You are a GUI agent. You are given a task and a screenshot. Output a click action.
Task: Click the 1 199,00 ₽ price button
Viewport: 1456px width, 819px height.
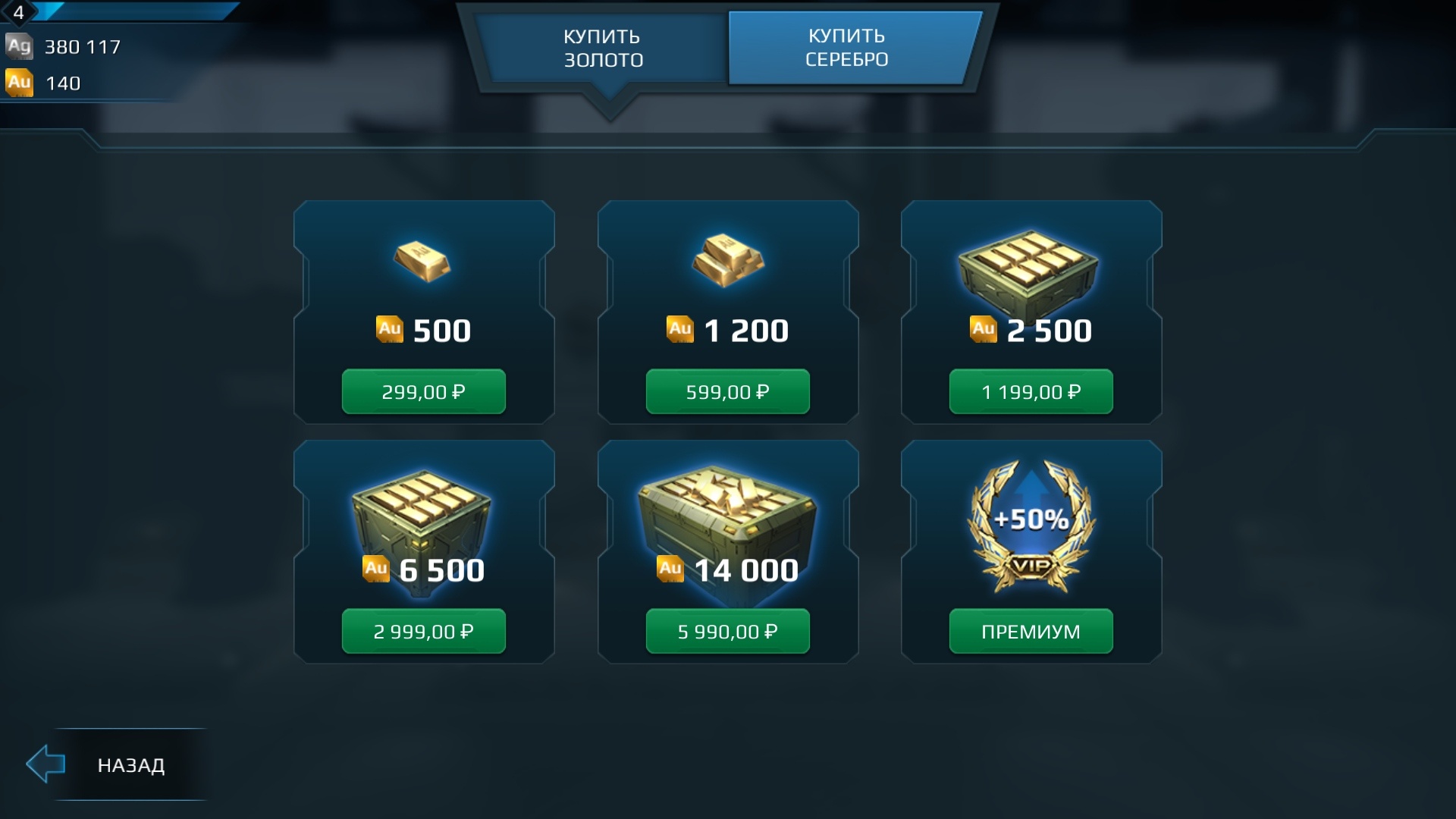1031,392
